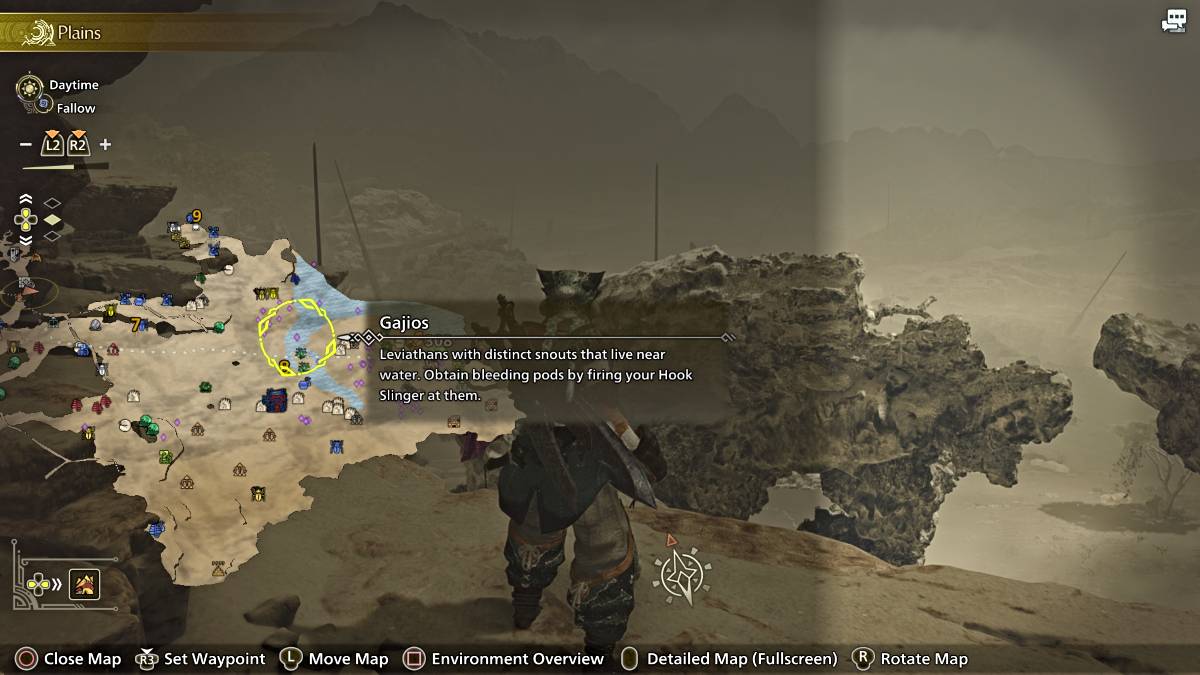
Task: Zoom out the map with the minus button
Action: pyautogui.click(x=26, y=145)
